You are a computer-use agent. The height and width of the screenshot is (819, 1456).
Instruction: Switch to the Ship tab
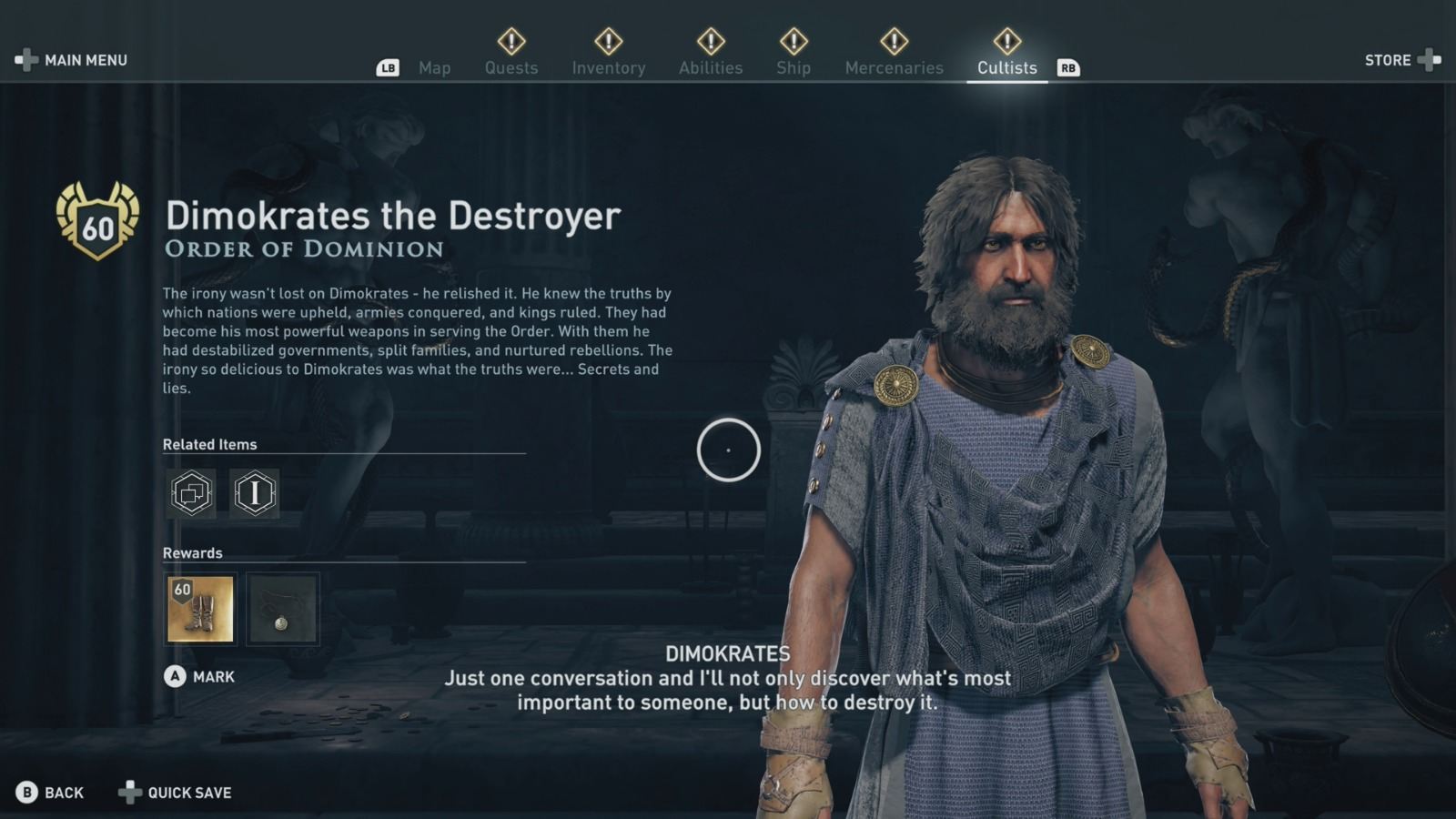[x=793, y=67]
